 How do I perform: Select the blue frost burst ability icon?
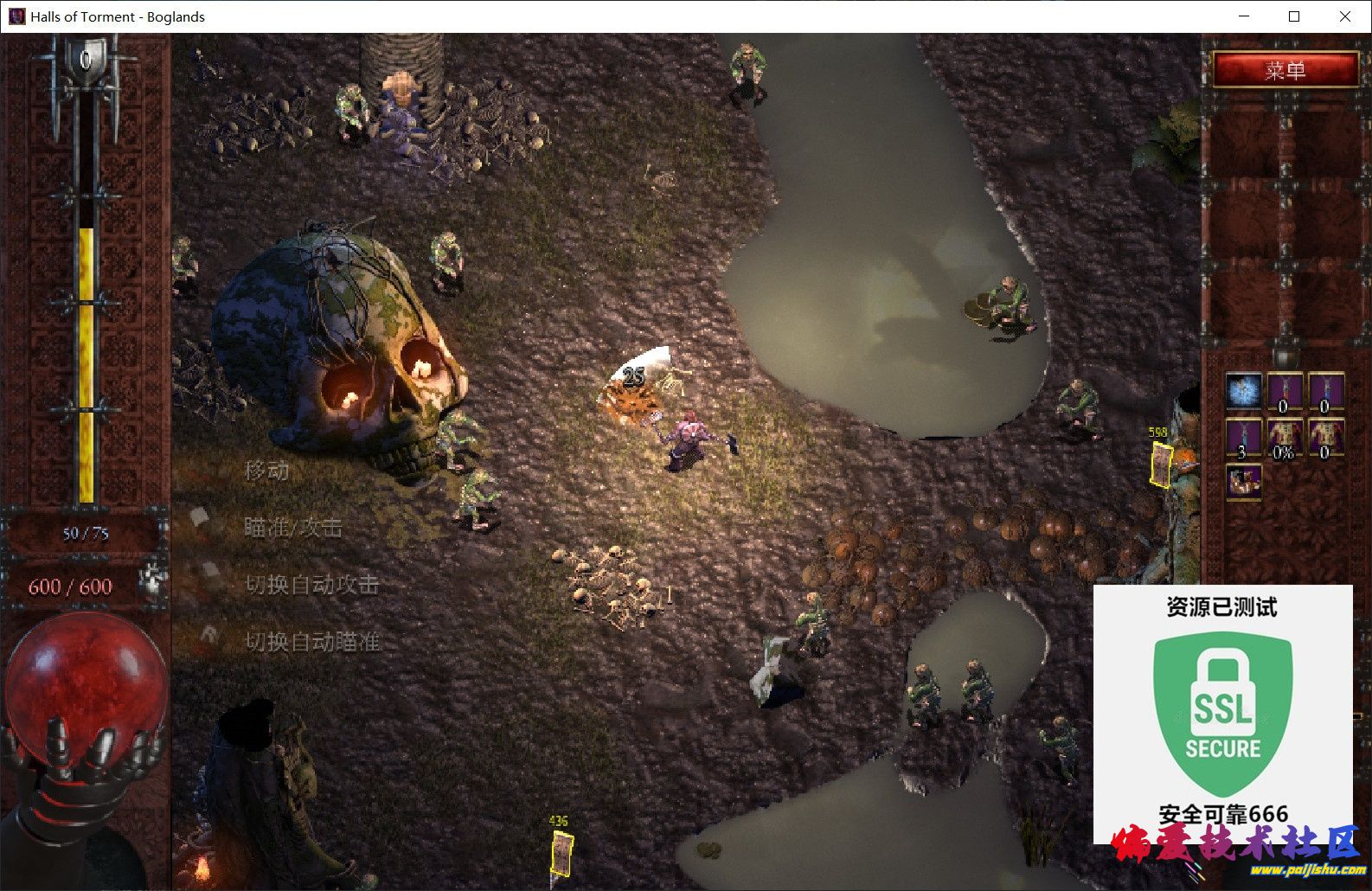[1243, 391]
